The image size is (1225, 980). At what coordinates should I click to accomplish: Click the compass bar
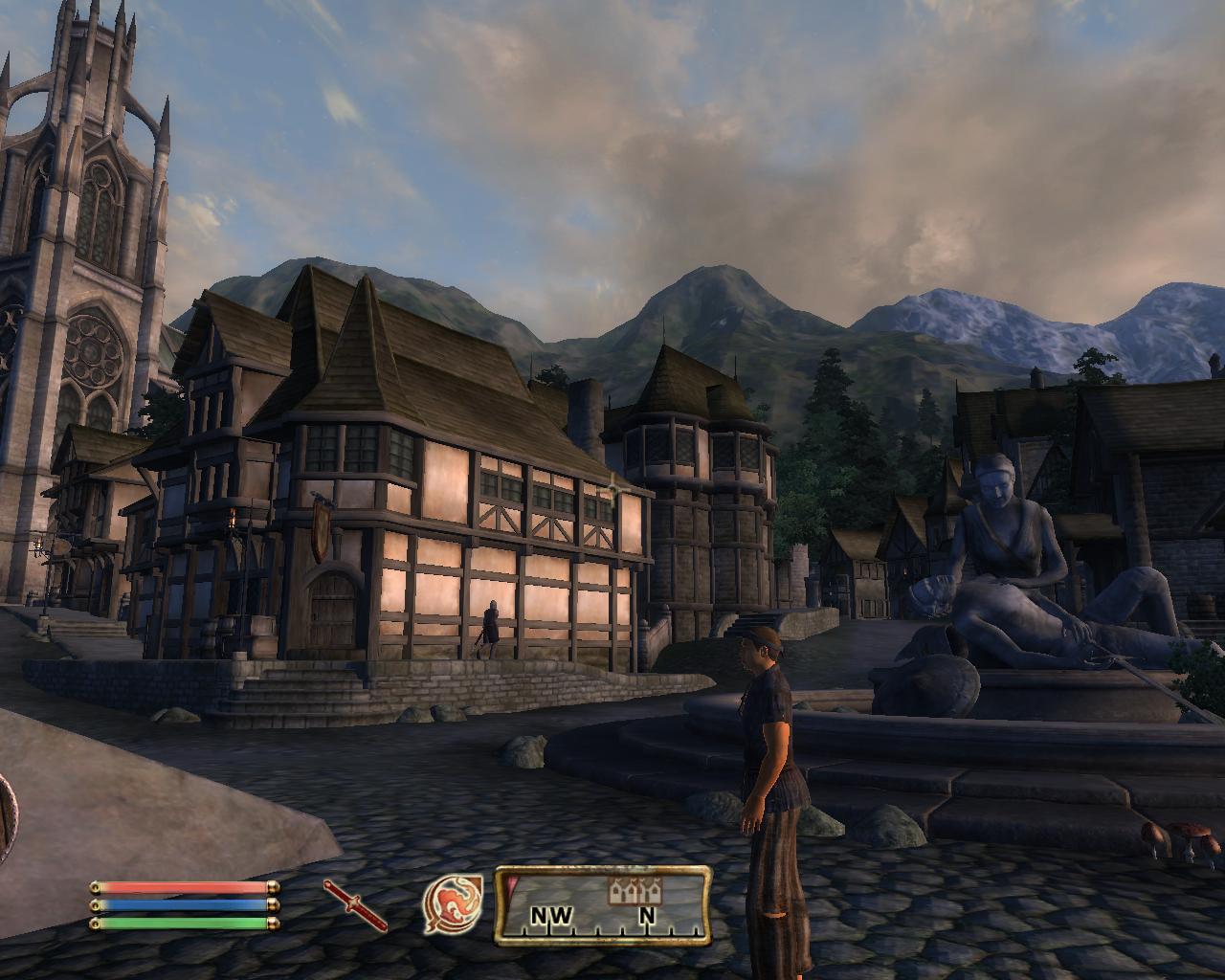[x=602, y=905]
